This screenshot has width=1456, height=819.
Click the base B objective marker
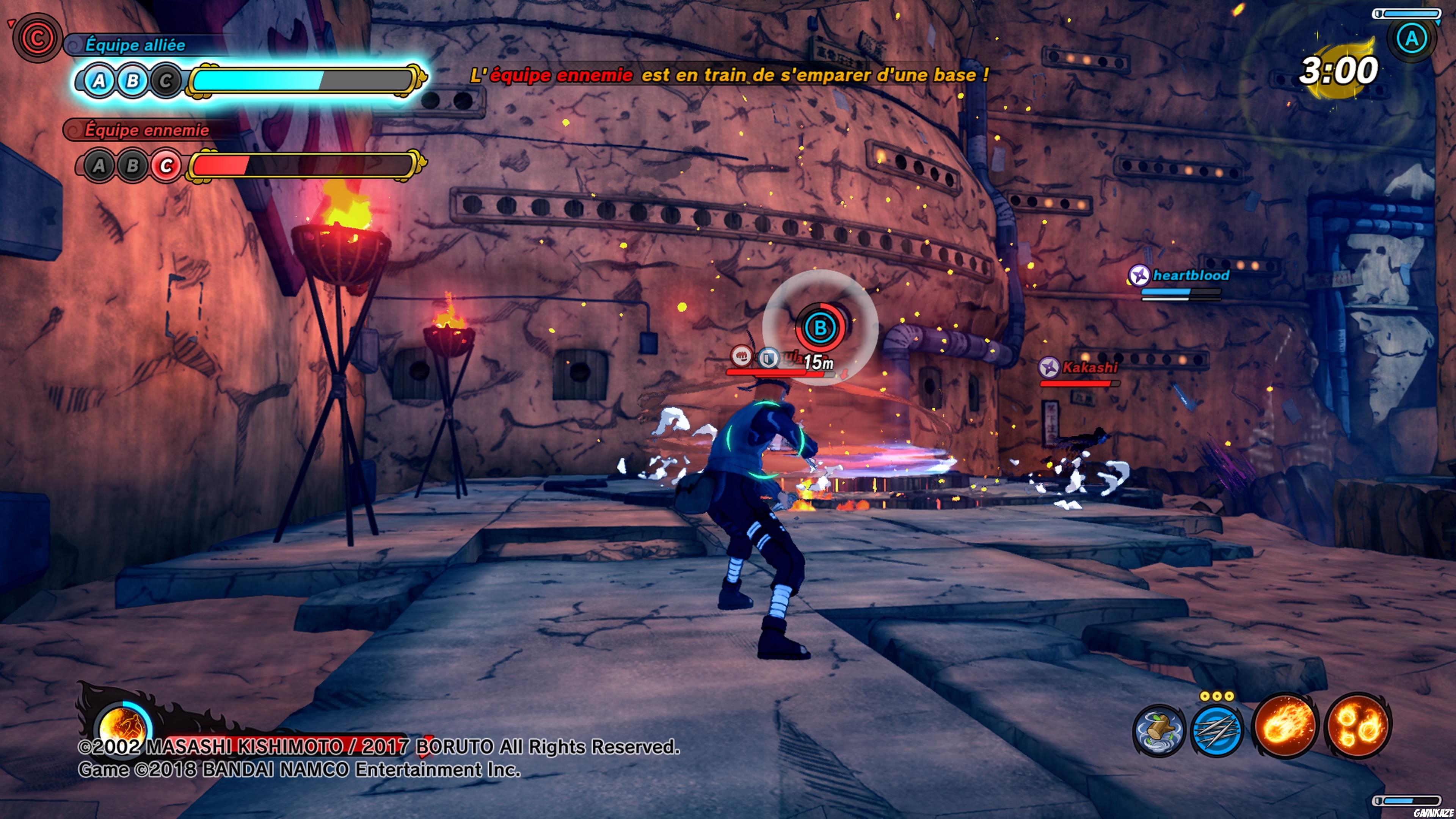tap(819, 327)
